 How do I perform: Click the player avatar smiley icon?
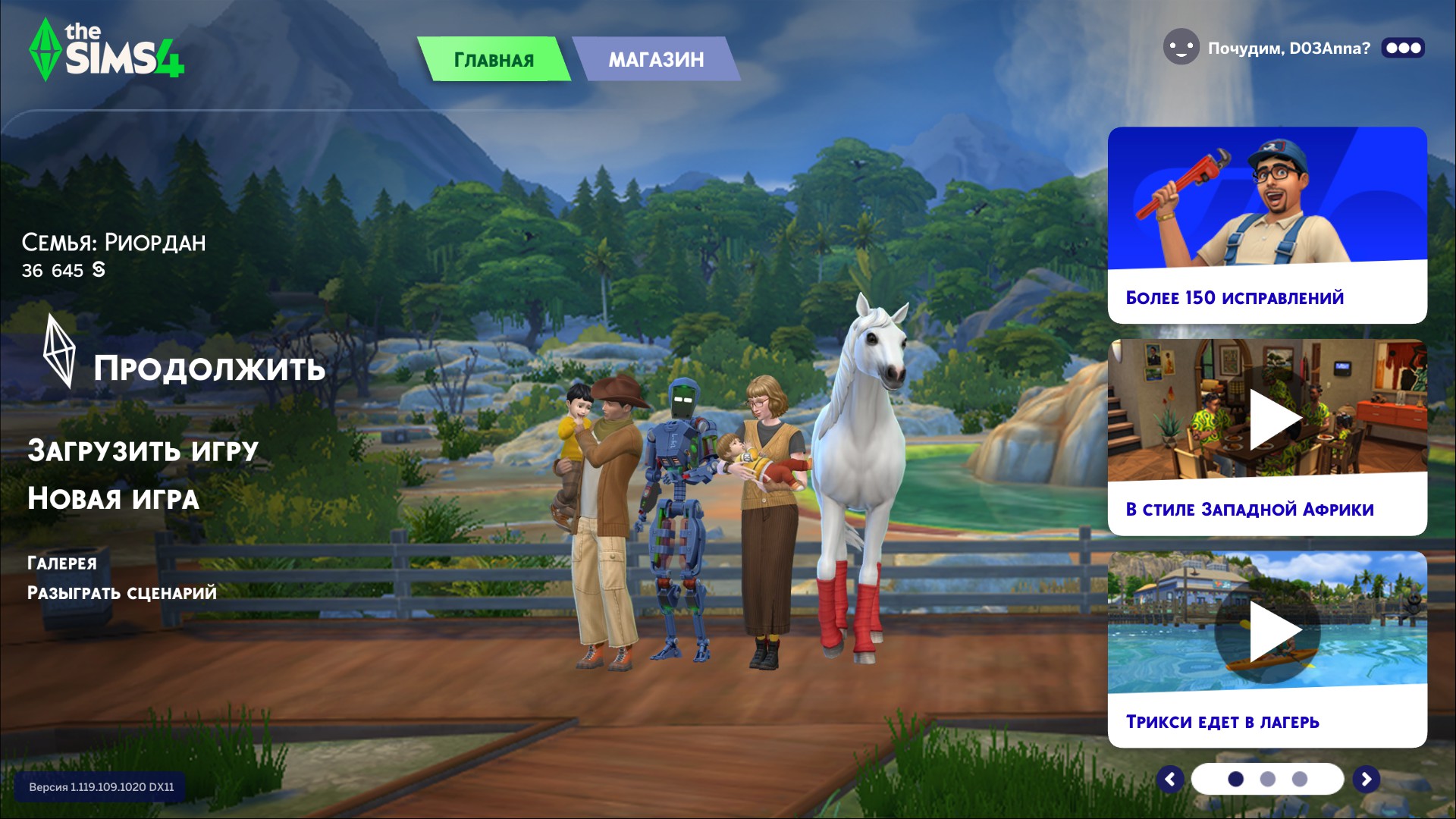[x=1181, y=48]
